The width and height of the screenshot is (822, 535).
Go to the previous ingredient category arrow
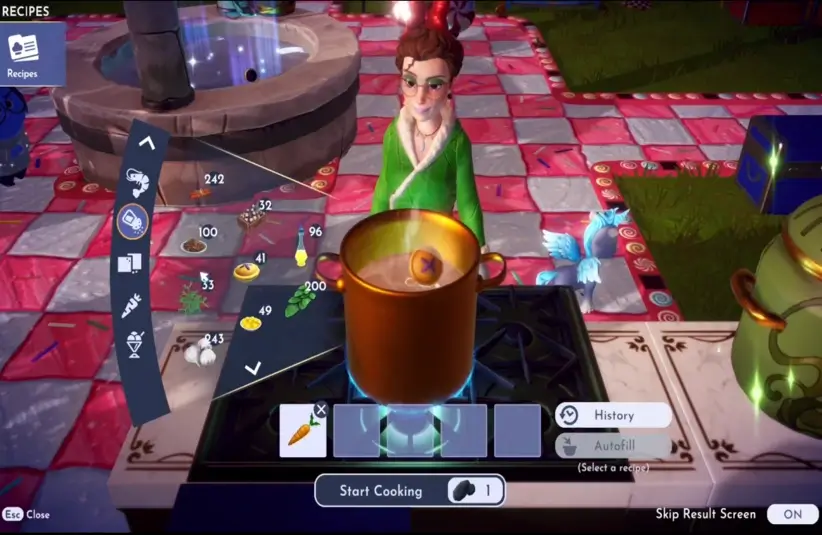(x=147, y=143)
